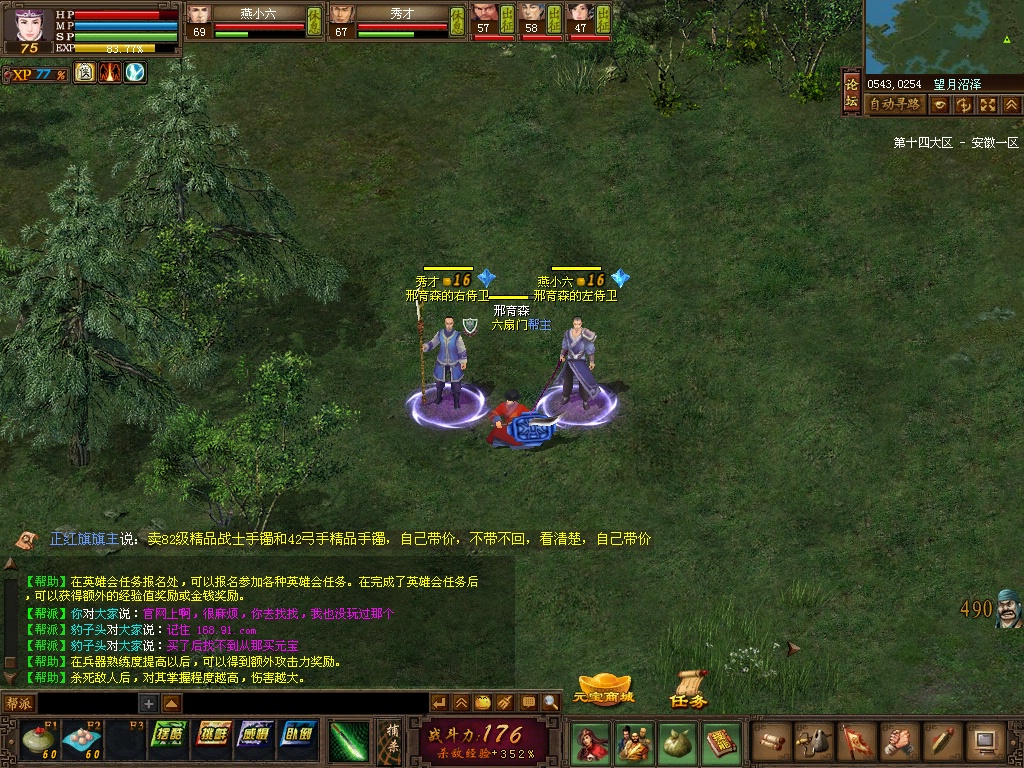Screen dimensions: 1024x768
Task: Click the 捕杀 hunt button
Action: [x=392, y=741]
